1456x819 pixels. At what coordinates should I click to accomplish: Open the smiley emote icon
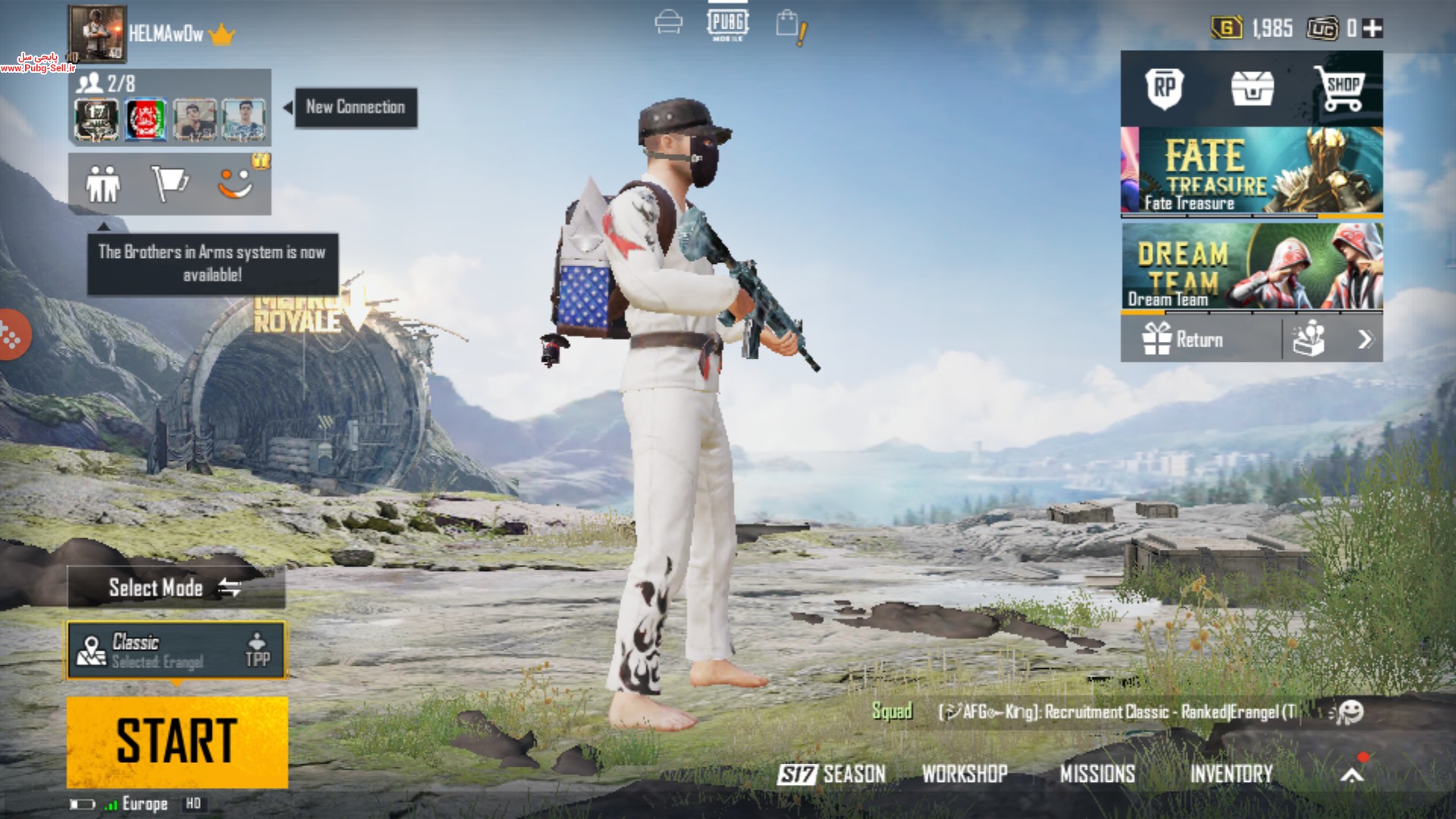[236, 182]
